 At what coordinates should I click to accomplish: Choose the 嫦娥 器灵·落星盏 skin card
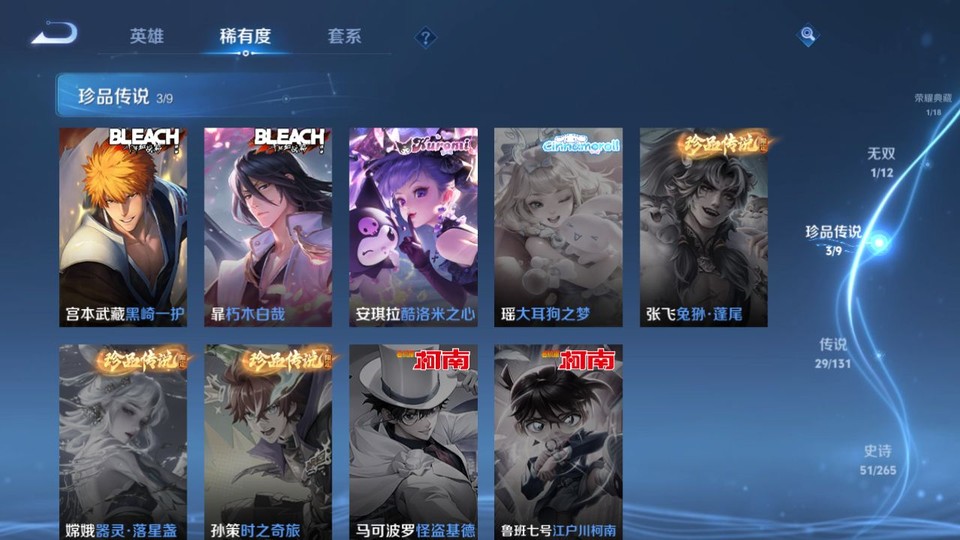click(123, 442)
